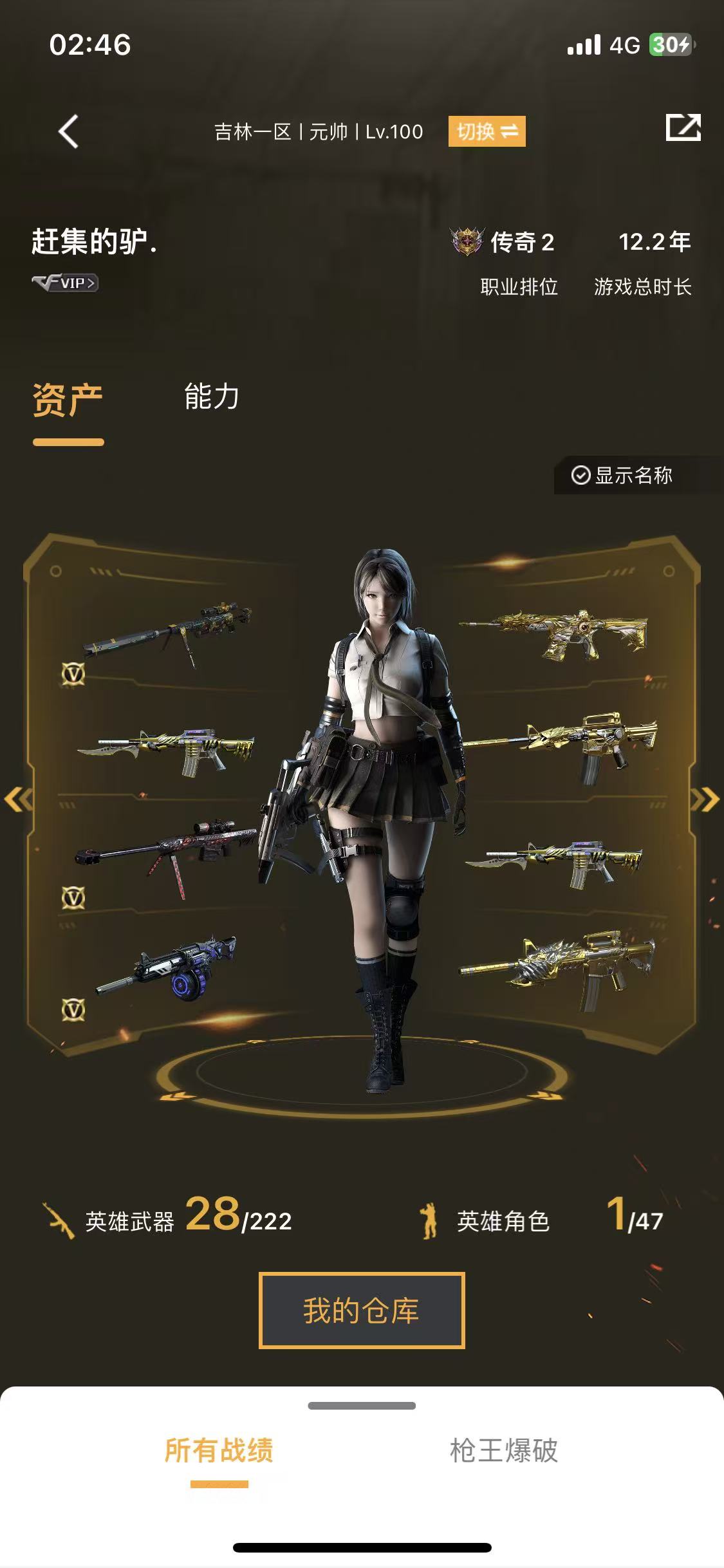
Task: Open the share icon in the top-right corner
Action: coord(683,127)
